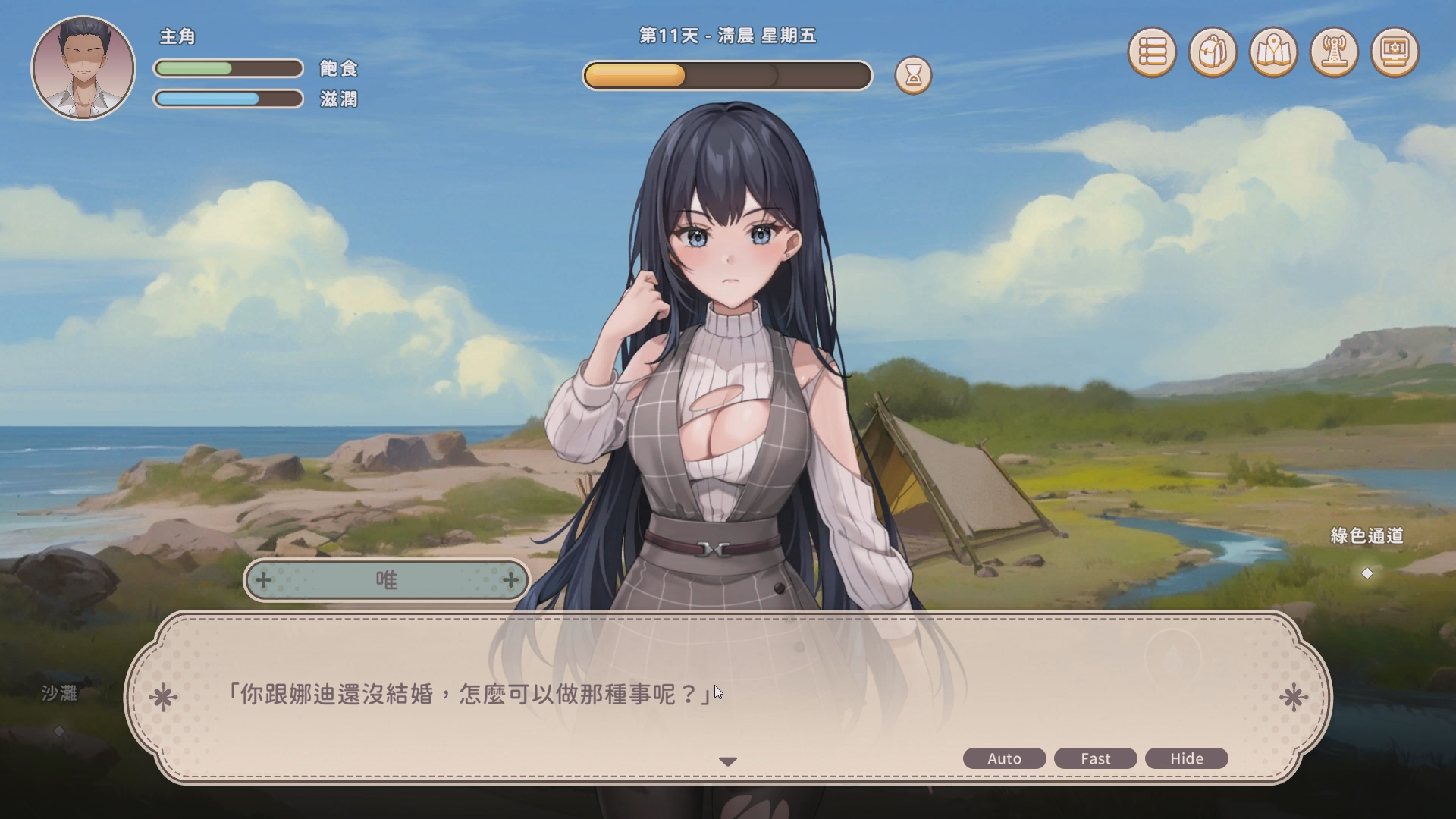Select the 沙灘 location marker
This screenshot has width=1456, height=819.
pyautogui.click(x=59, y=730)
